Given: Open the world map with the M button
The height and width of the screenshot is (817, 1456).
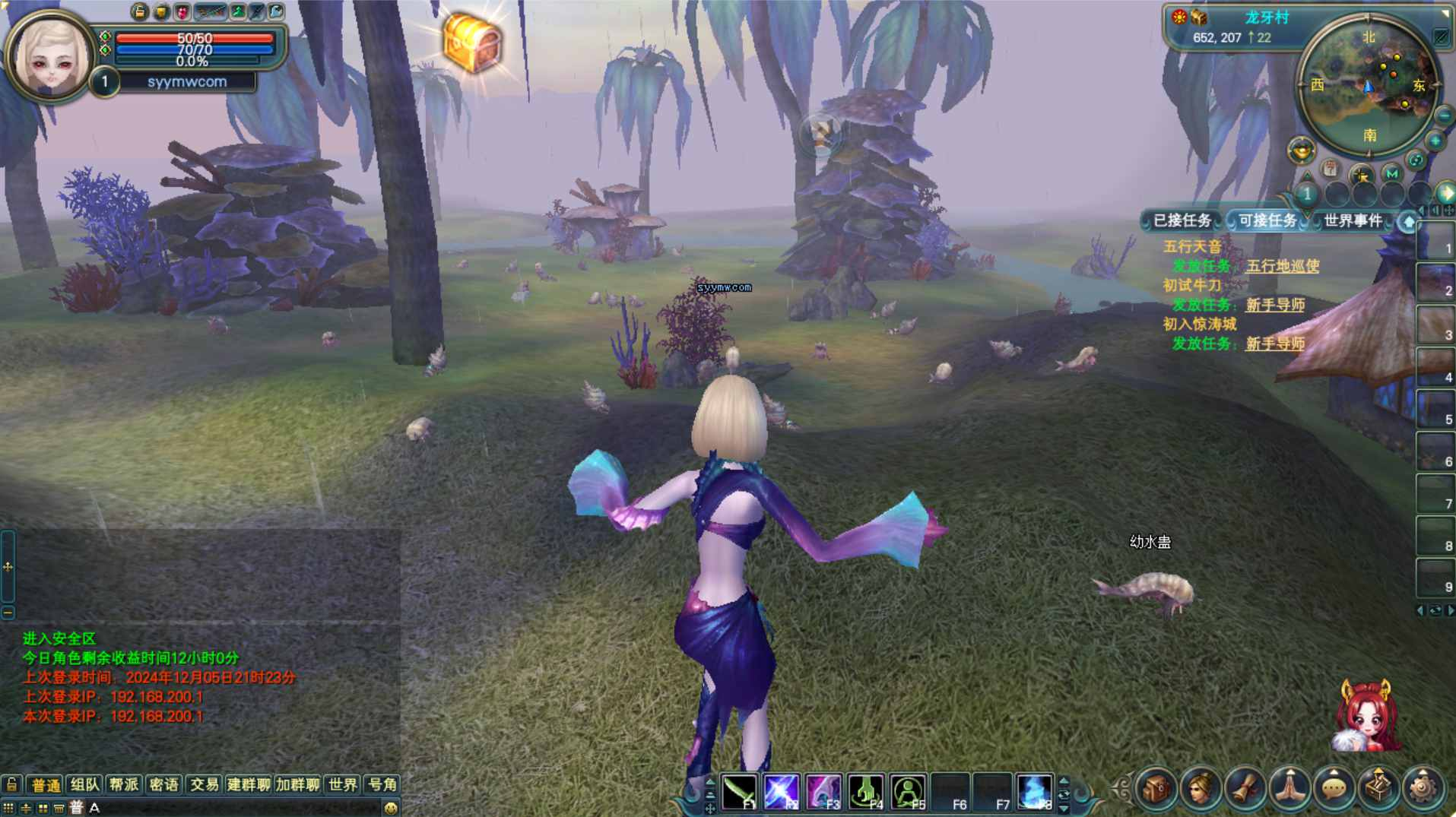Looking at the screenshot, I should tap(1391, 173).
